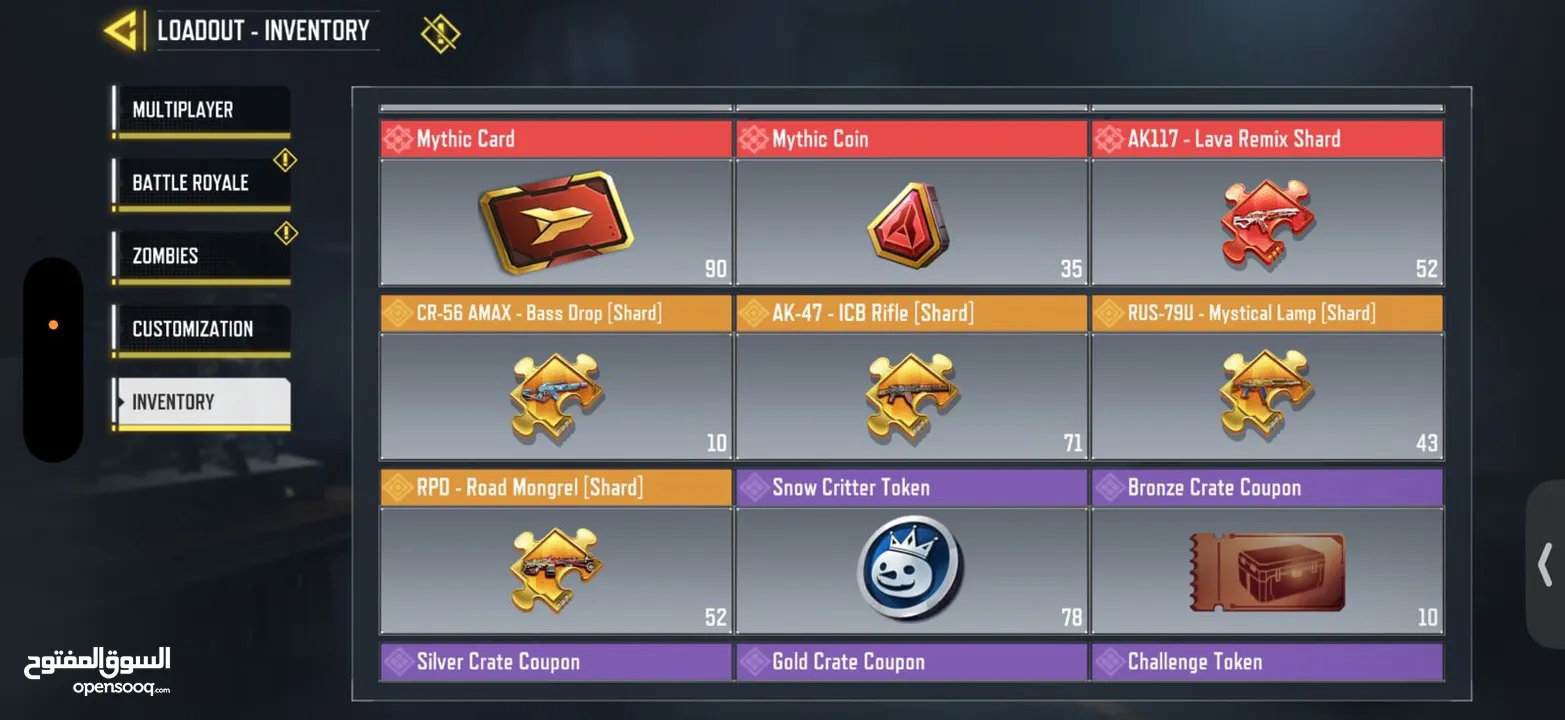The height and width of the screenshot is (720, 1565).
Task: Open the Silver Crate Coupon entry
Action: [555, 661]
